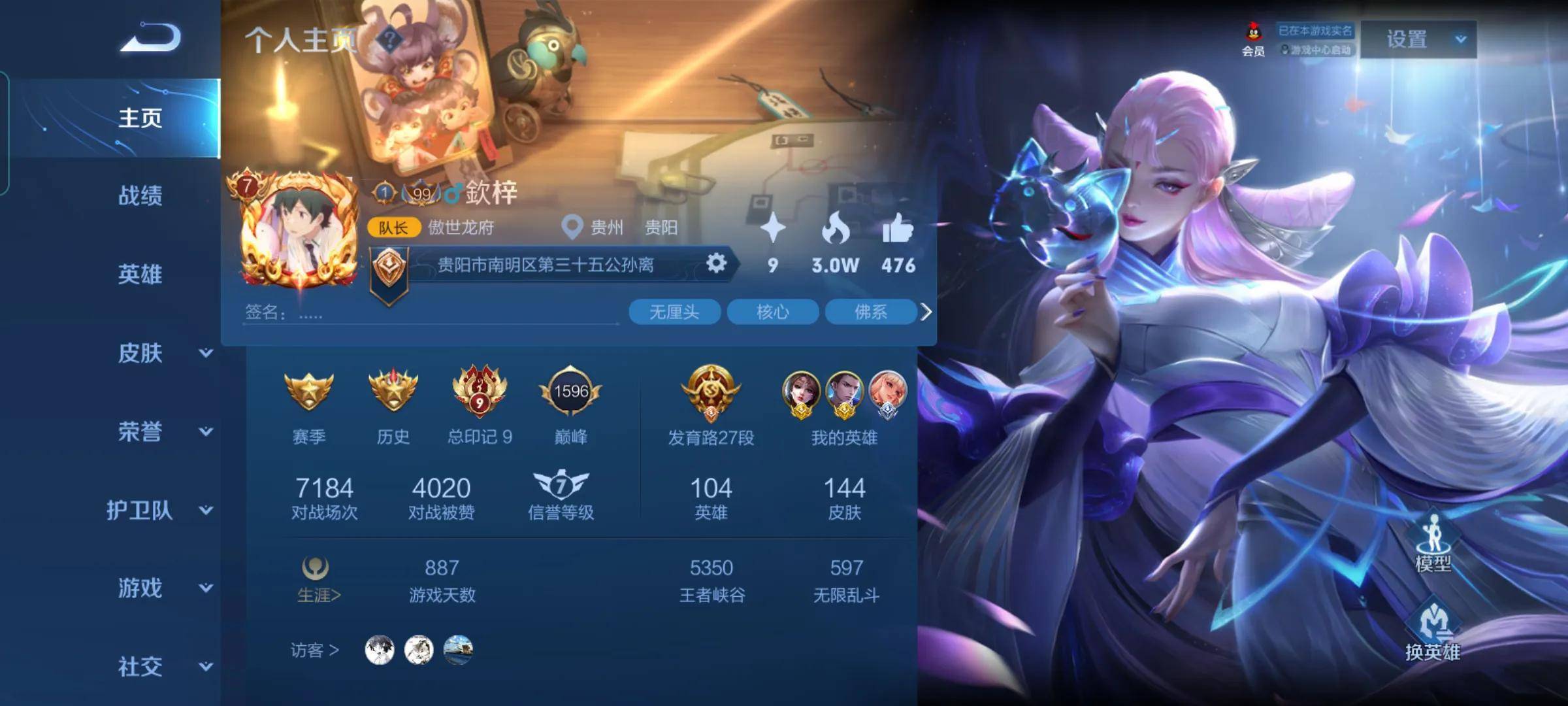
Task: Switch to the 战绩 tab
Action: (140, 195)
